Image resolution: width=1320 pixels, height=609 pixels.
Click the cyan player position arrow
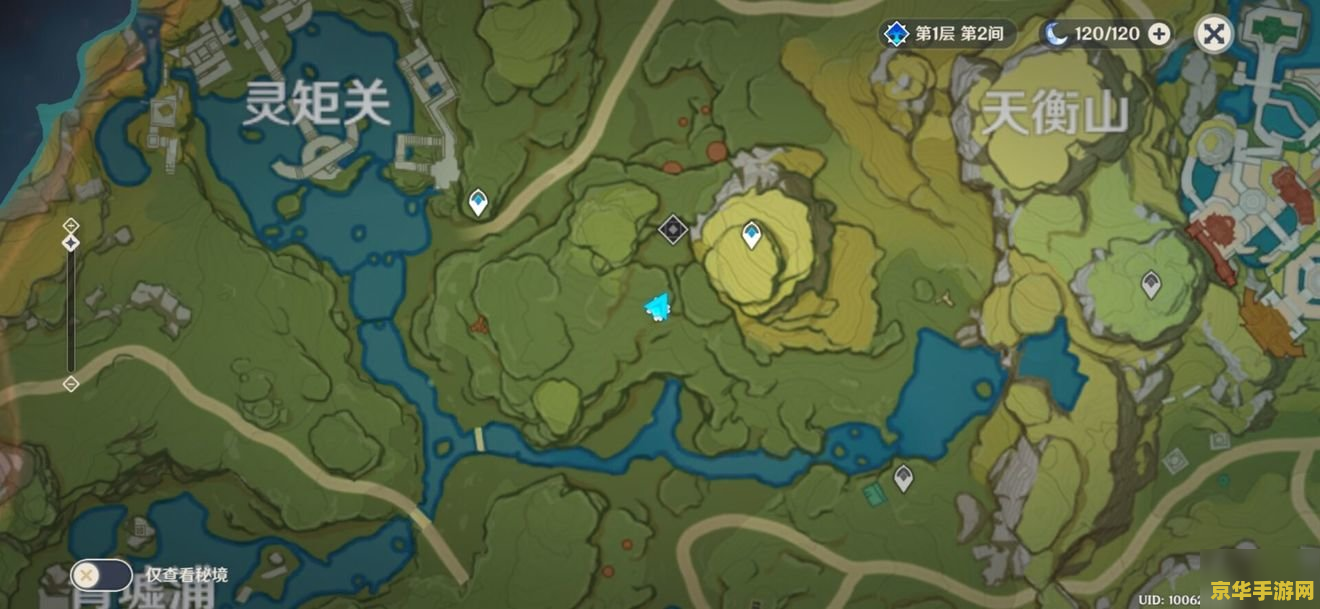tap(657, 308)
